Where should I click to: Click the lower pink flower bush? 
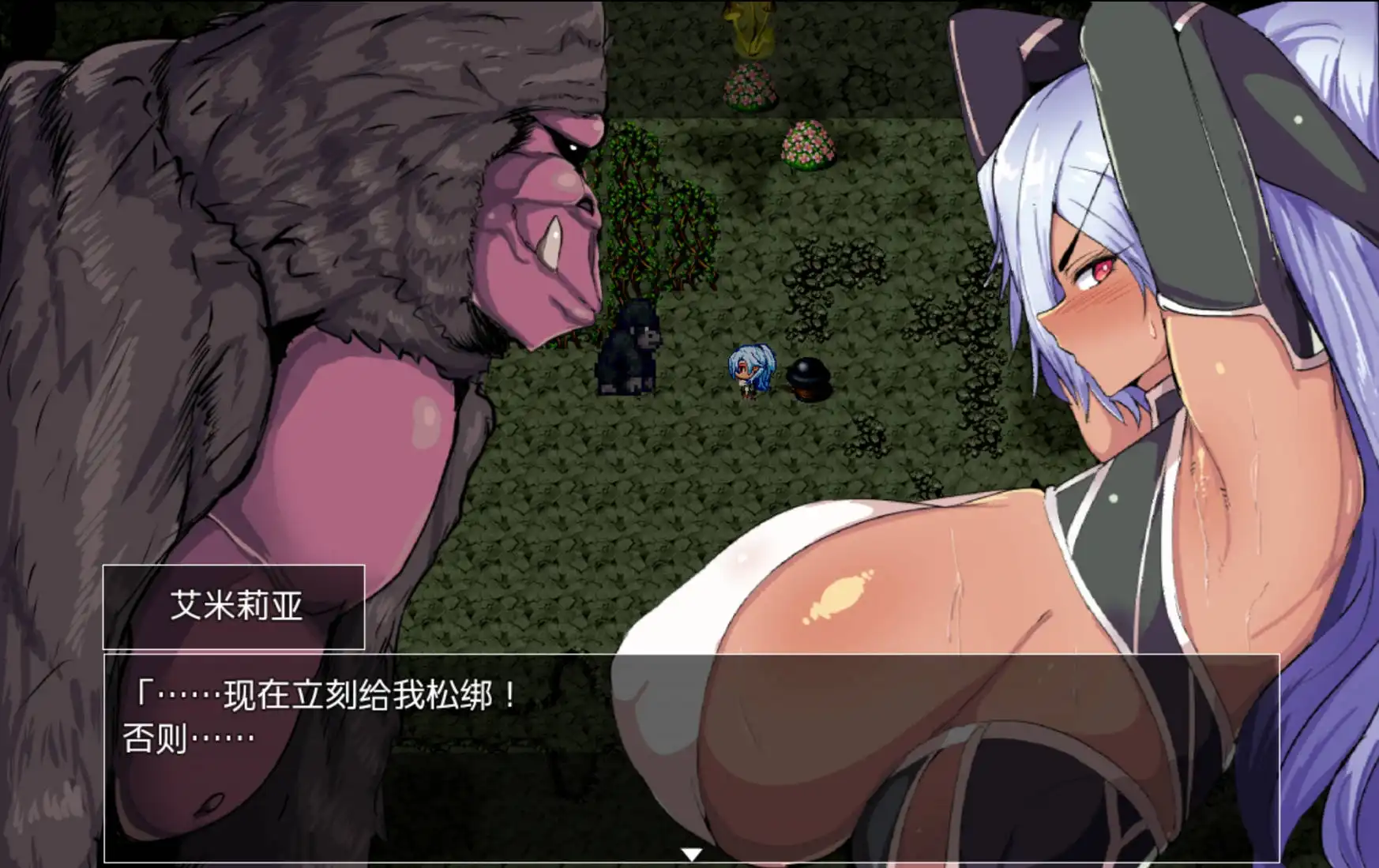(806, 146)
